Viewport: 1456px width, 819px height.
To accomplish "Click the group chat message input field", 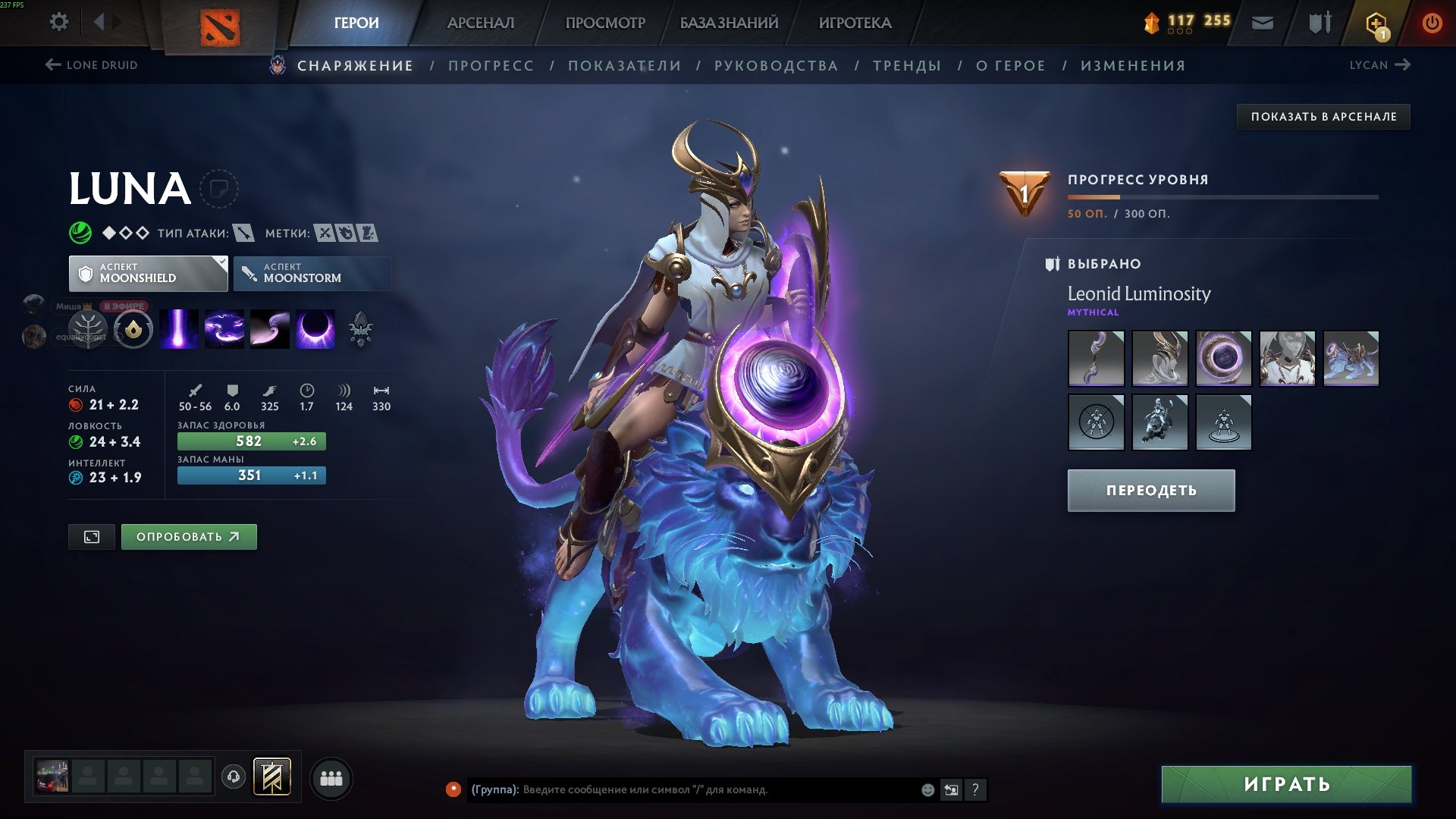I will [682, 789].
